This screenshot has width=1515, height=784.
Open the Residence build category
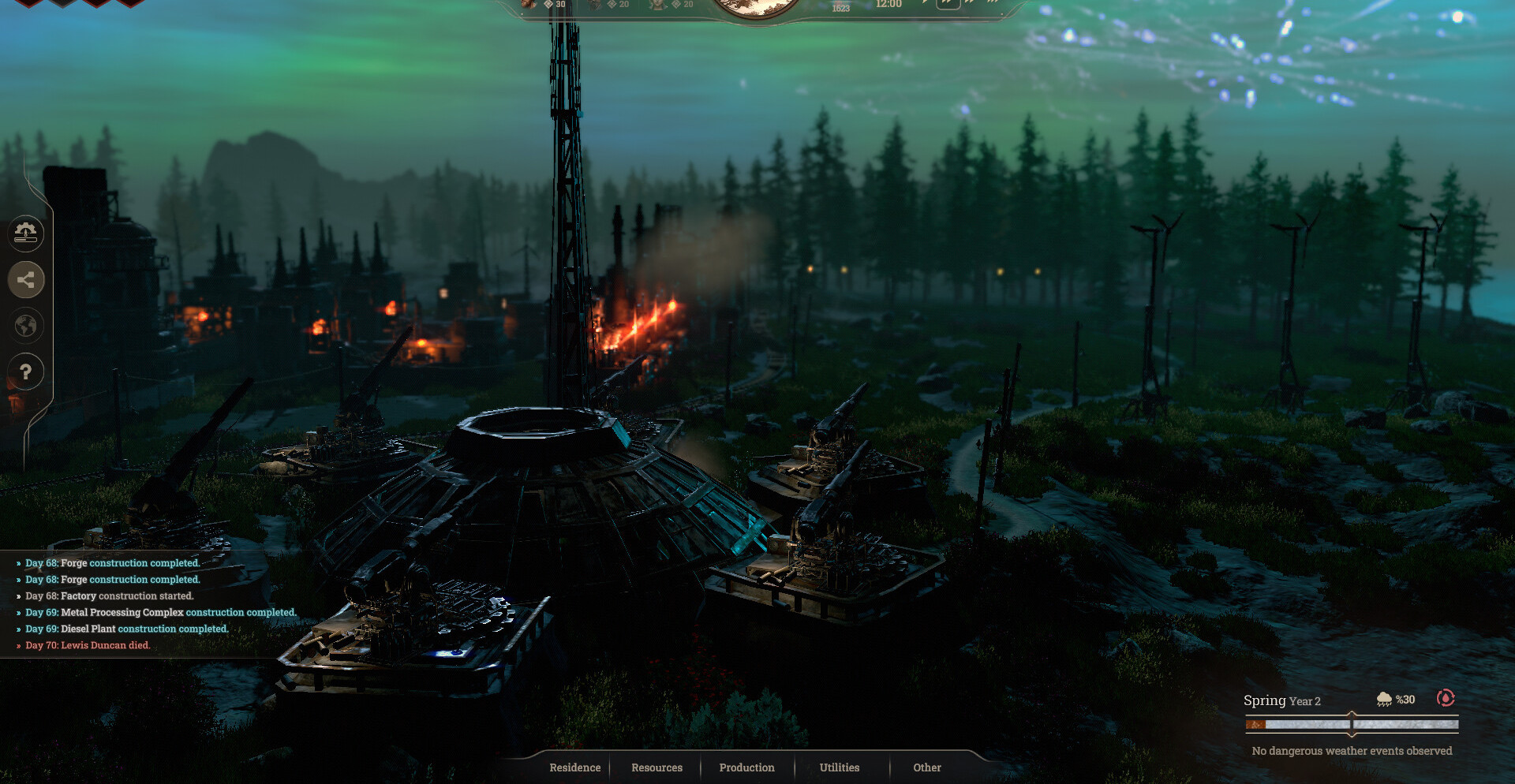click(x=574, y=767)
